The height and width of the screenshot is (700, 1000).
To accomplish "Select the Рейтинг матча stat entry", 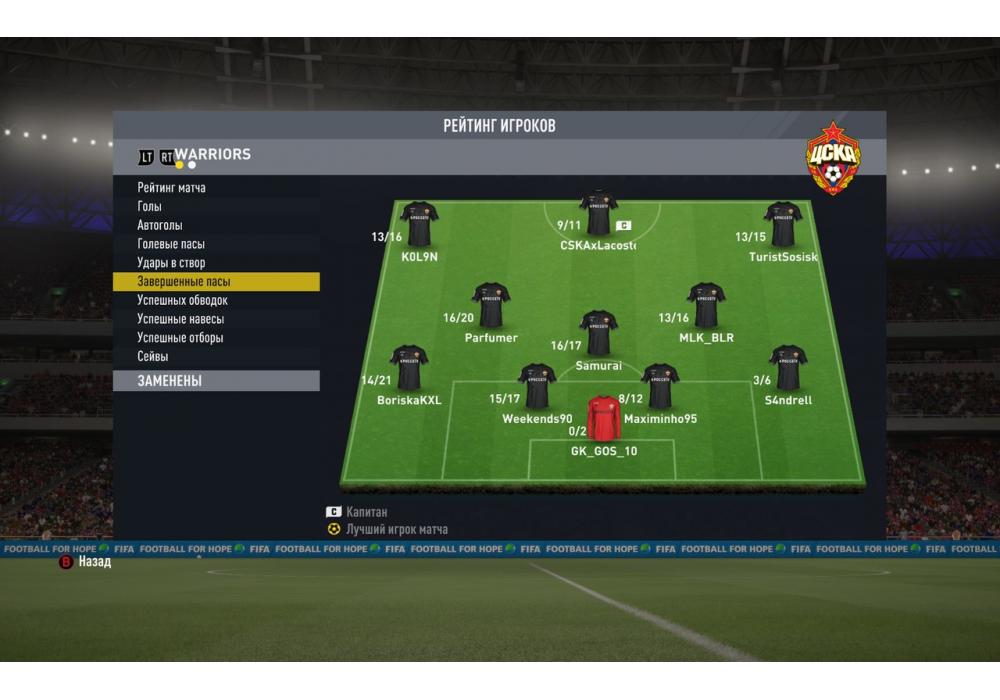I will [172, 188].
